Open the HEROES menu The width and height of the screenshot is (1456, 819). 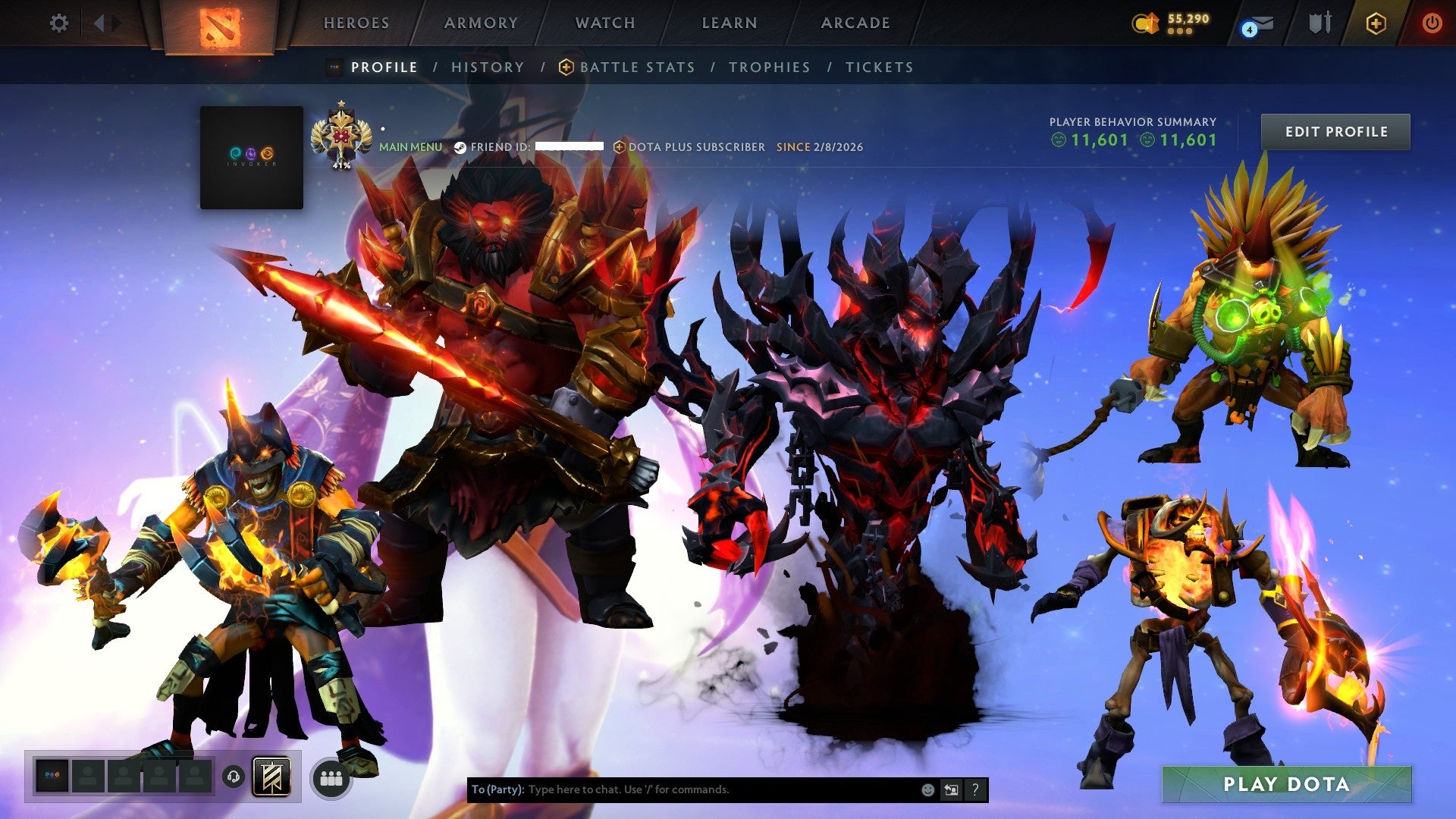(x=356, y=23)
